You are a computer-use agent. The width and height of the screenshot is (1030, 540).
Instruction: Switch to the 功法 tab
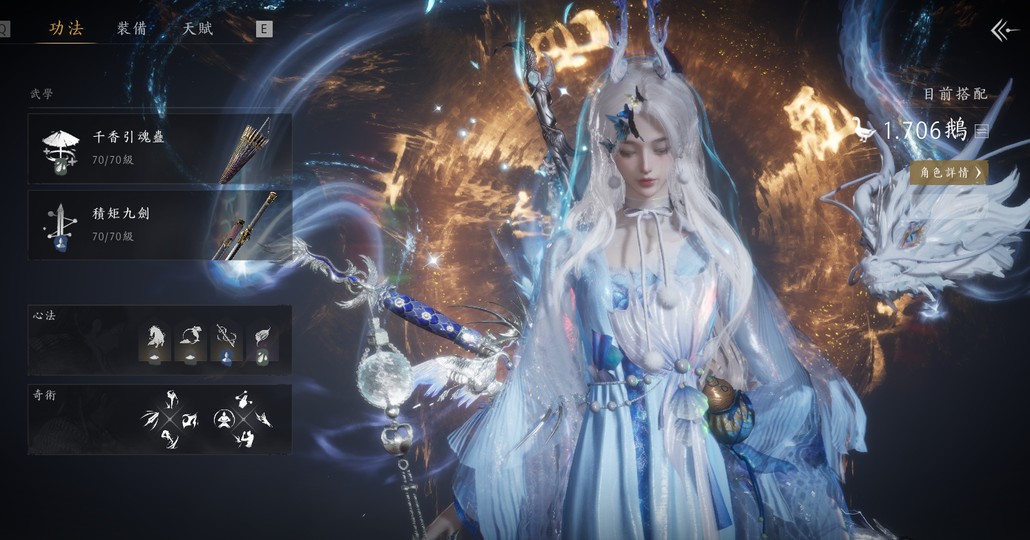(x=66, y=28)
